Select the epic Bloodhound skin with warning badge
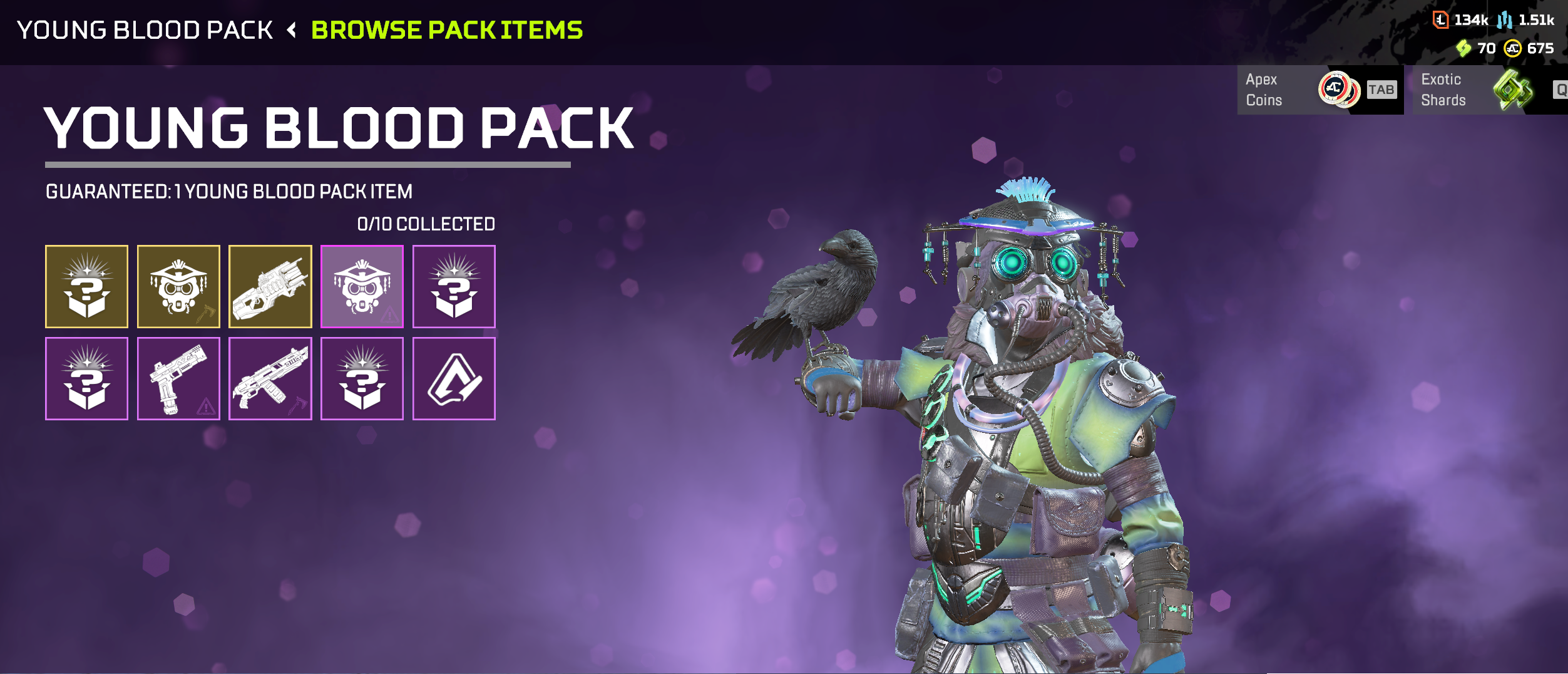This screenshot has height=674, width=1568. [x=362, y=287]
